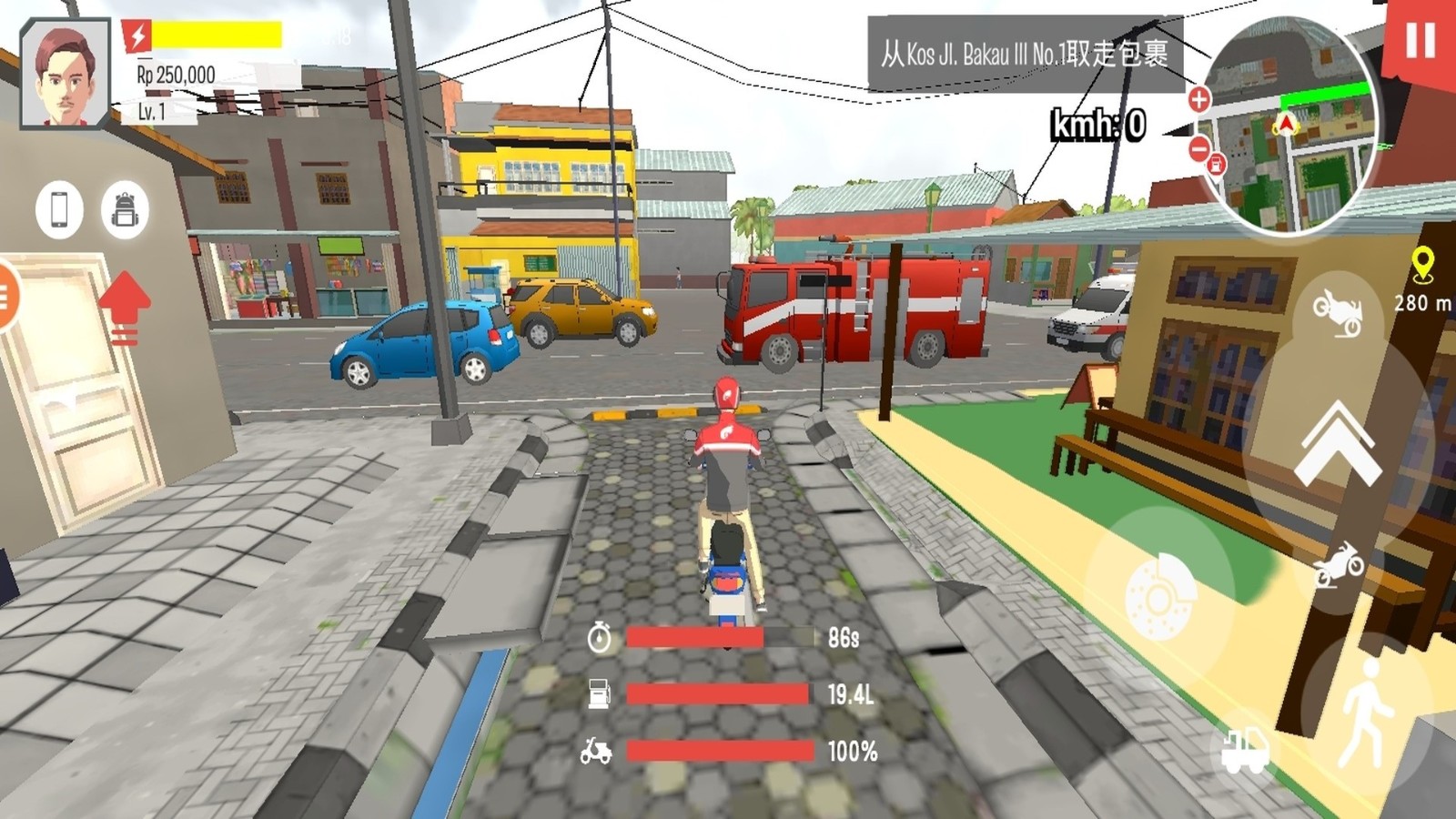Open the orange list menu button

pos(5,295)
